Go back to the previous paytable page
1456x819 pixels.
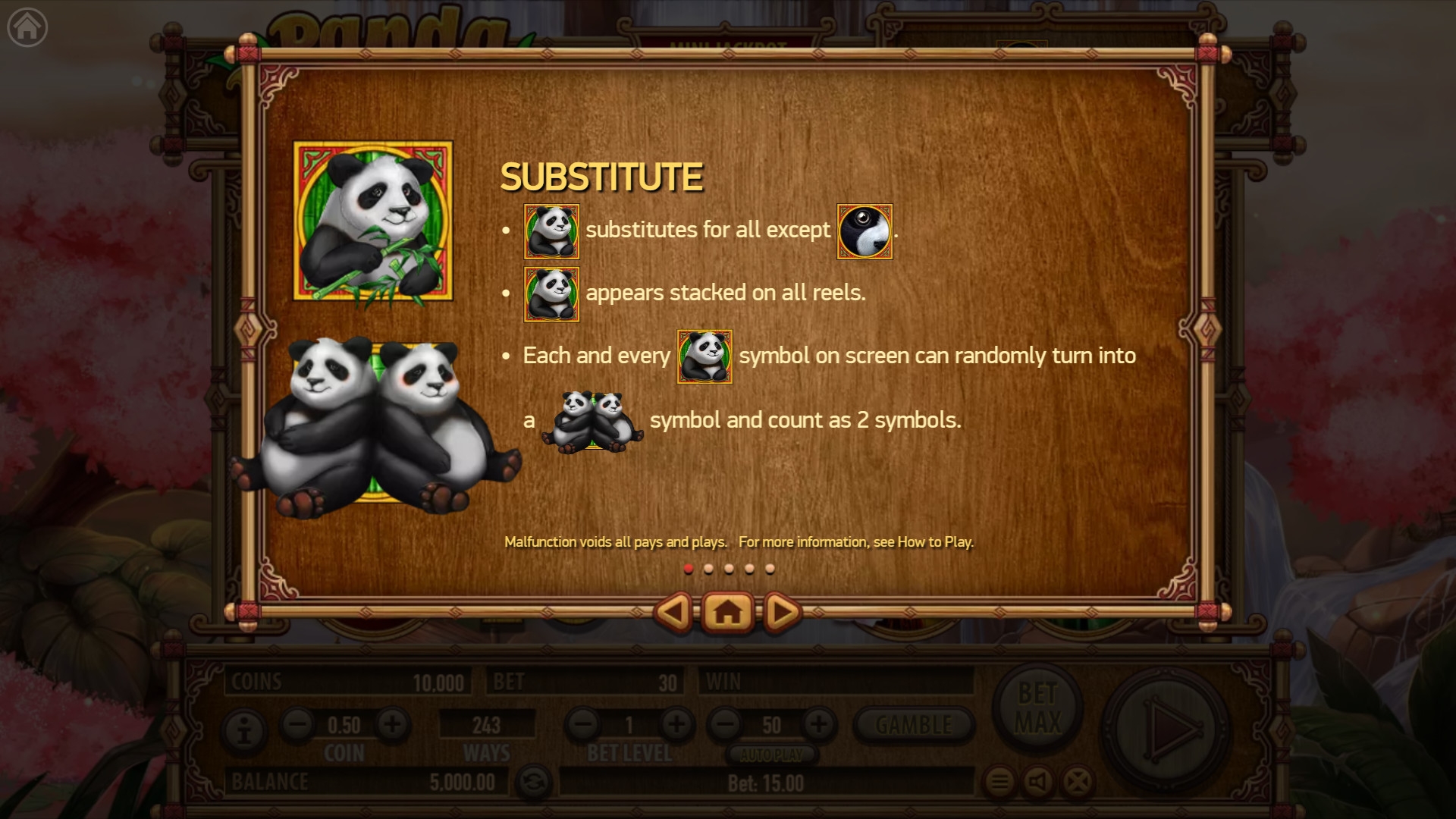point(673,612)
